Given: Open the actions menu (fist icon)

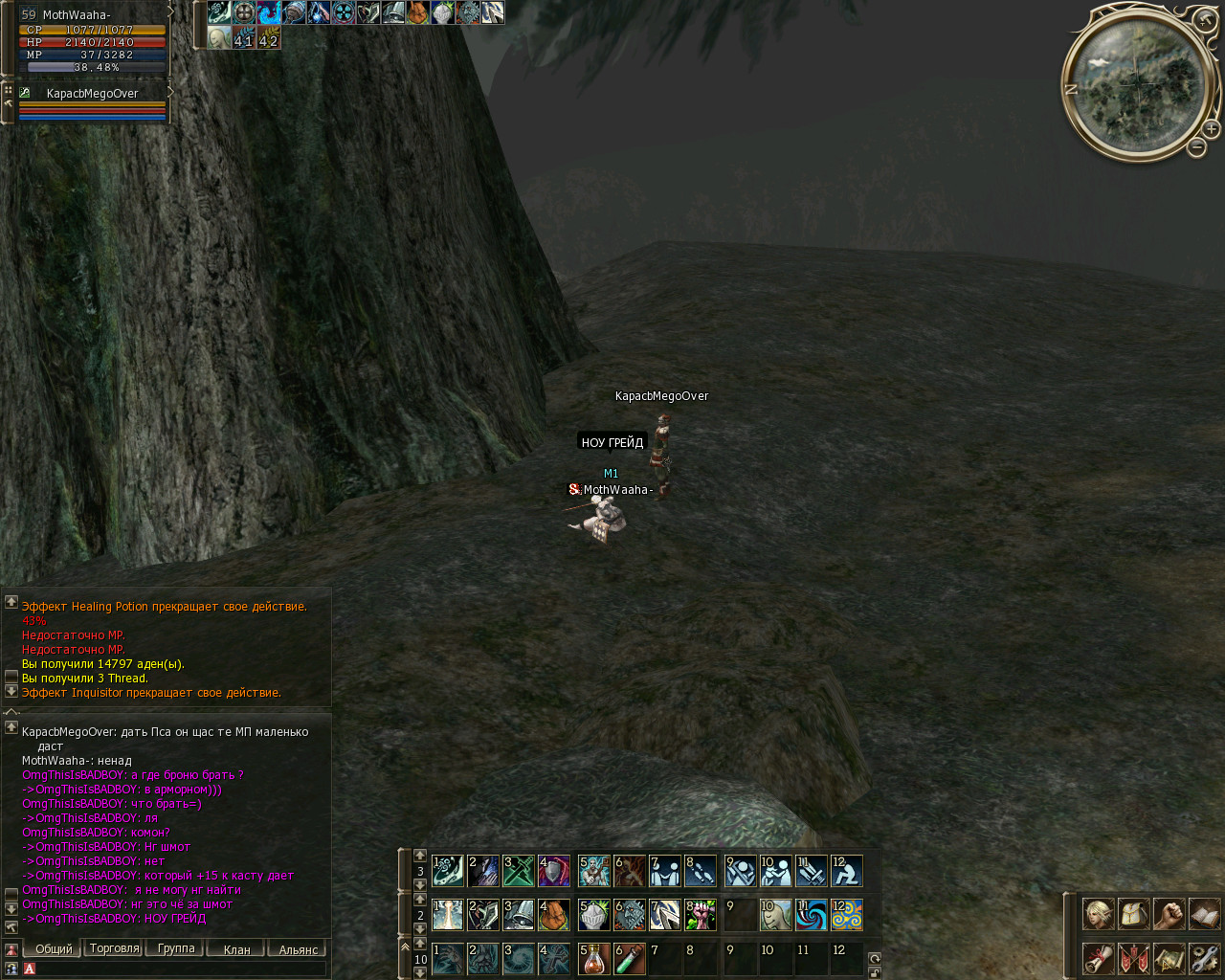Looking at the screenshot, I should [x=1169, y=914].
